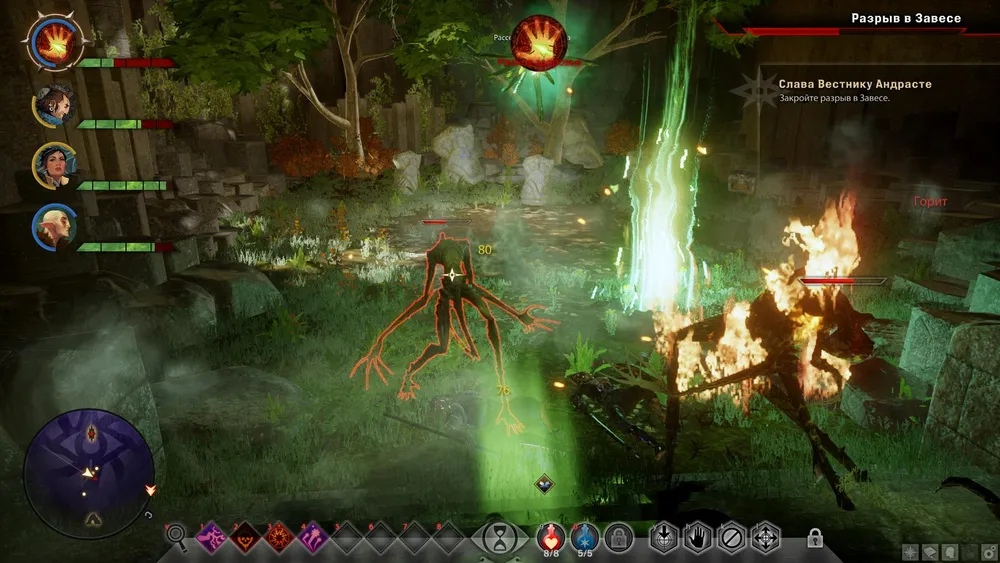
Task: Toggle the small padlock beside the commands
Action: (x=815, y=538)
